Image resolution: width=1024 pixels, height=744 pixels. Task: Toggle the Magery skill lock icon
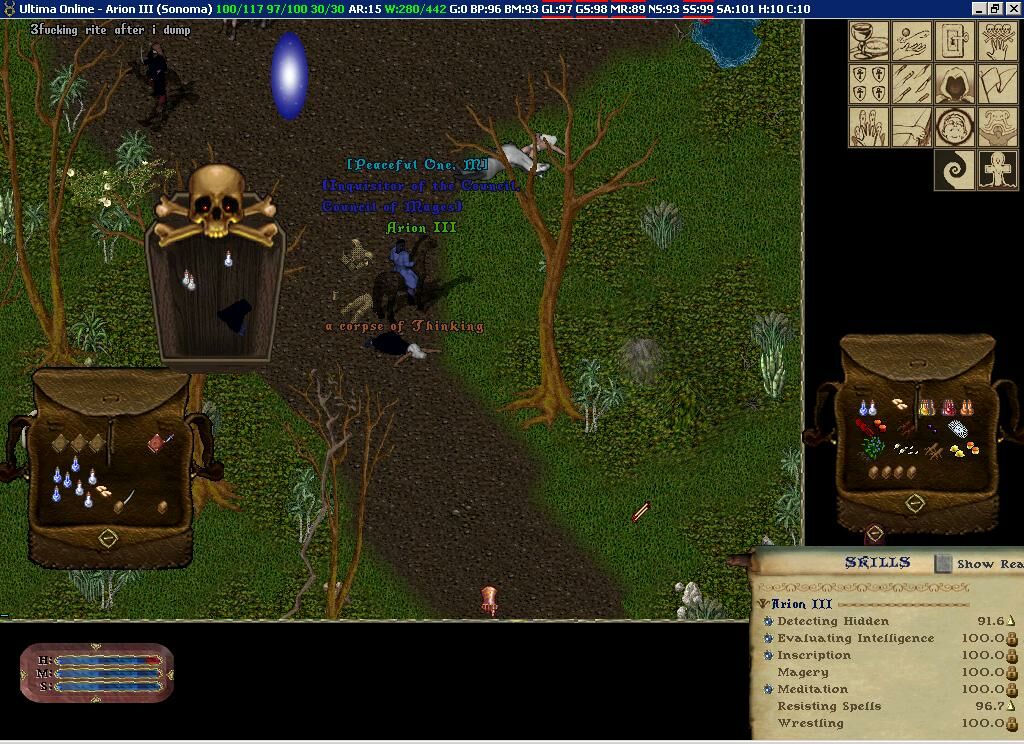tap(1012, 673)
